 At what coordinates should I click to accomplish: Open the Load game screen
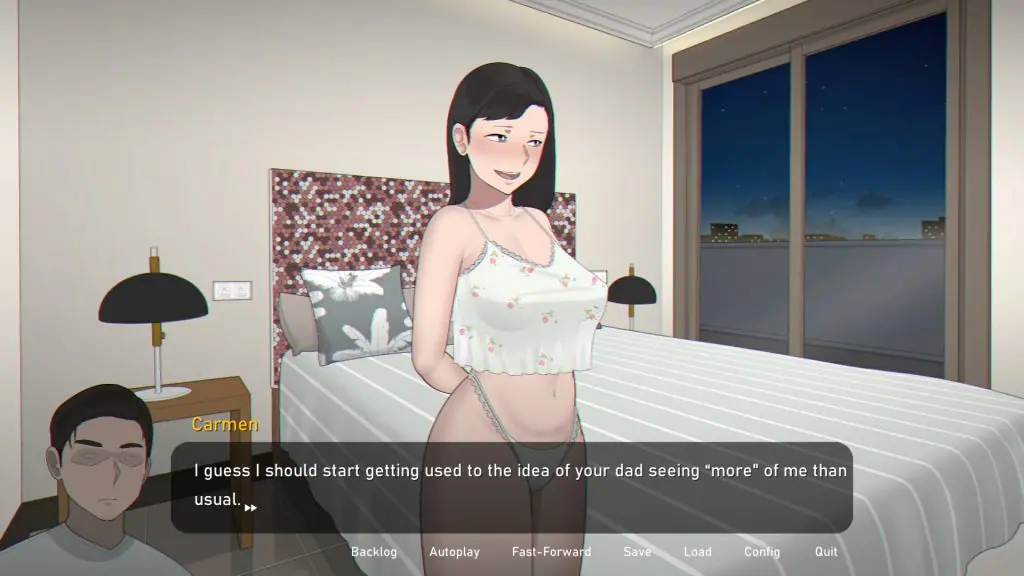[x=697, y=552]
